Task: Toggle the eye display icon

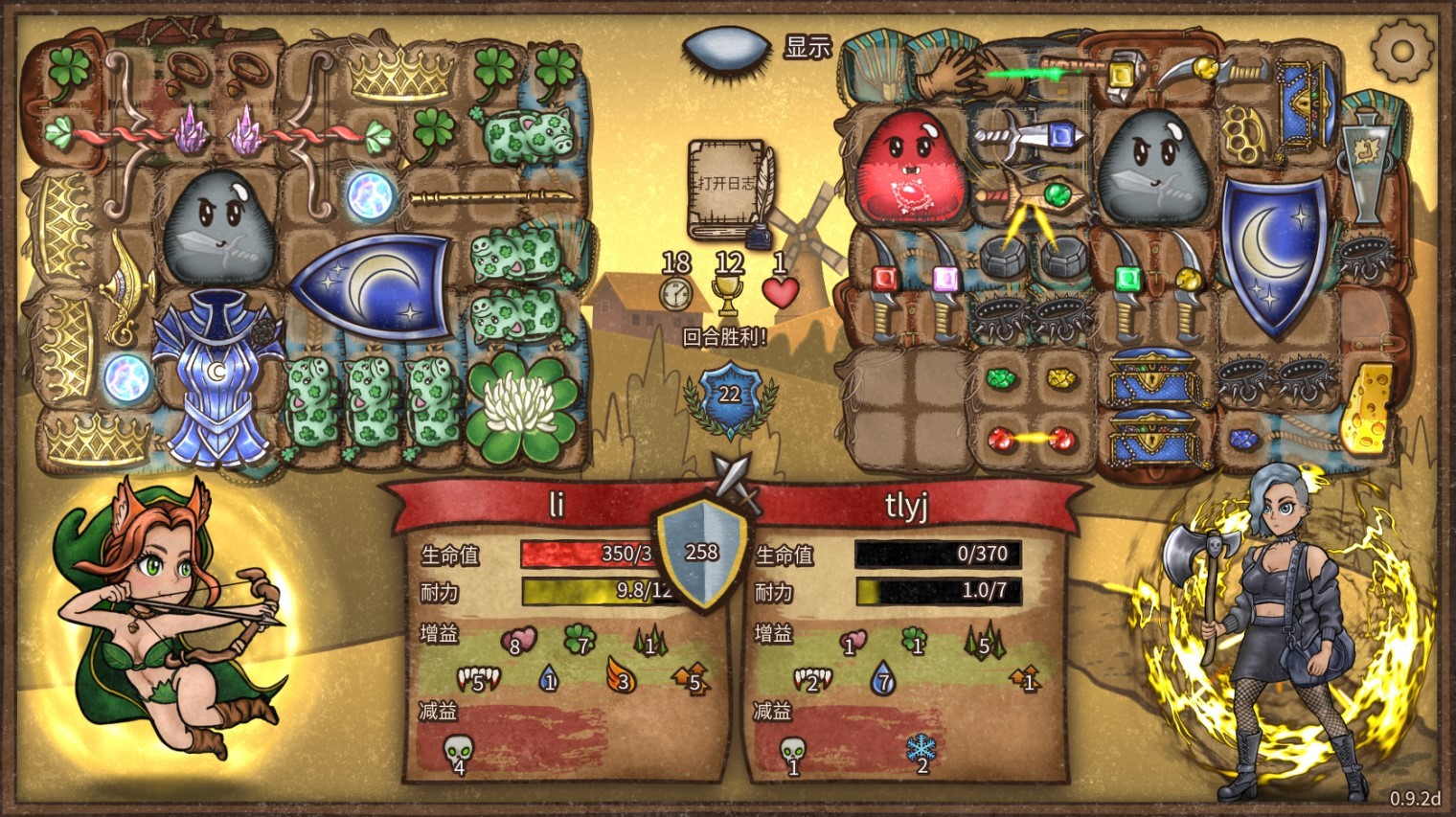Action: click(727, 47)
